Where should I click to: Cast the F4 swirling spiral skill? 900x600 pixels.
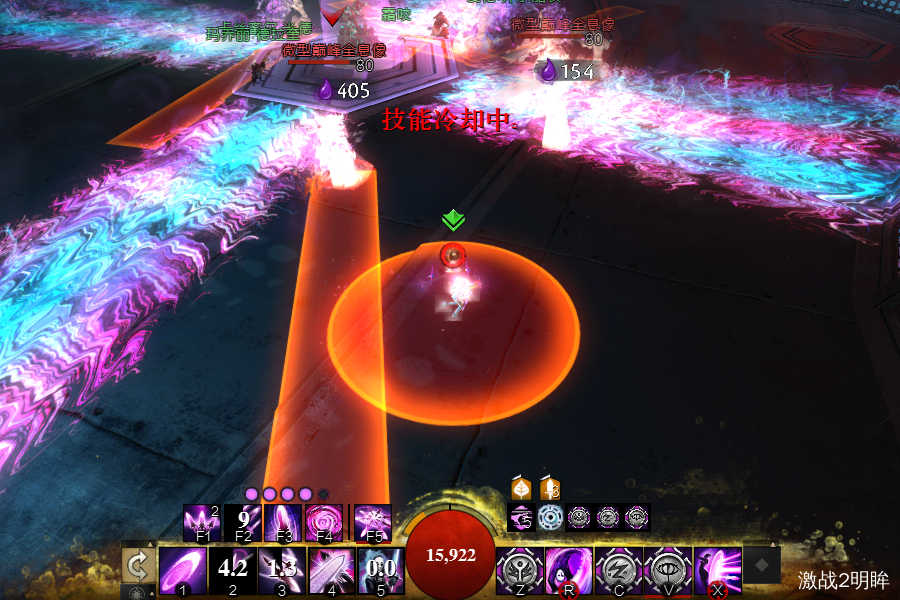(324, 522)
